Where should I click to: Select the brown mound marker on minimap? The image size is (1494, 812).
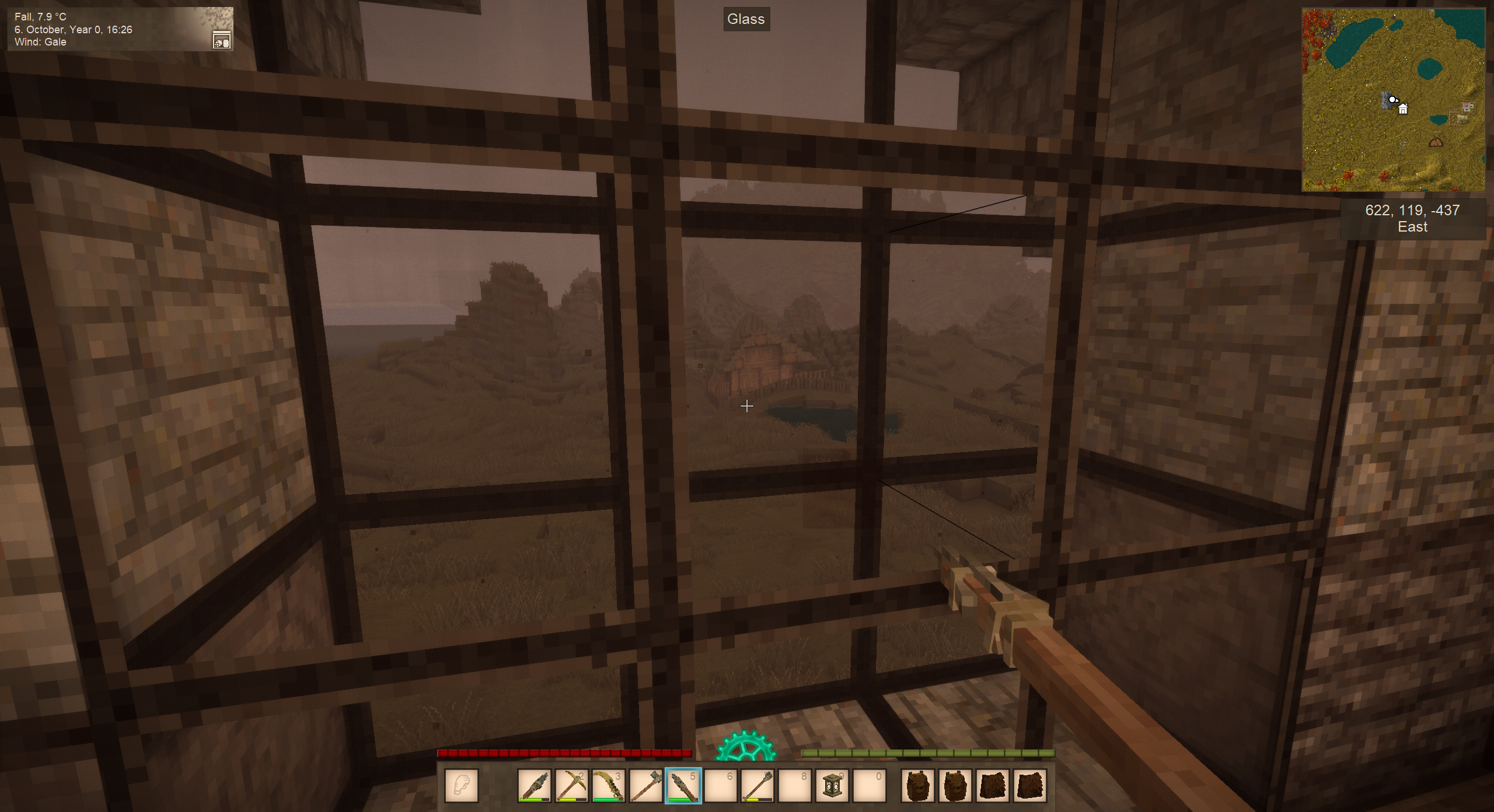1436,142
